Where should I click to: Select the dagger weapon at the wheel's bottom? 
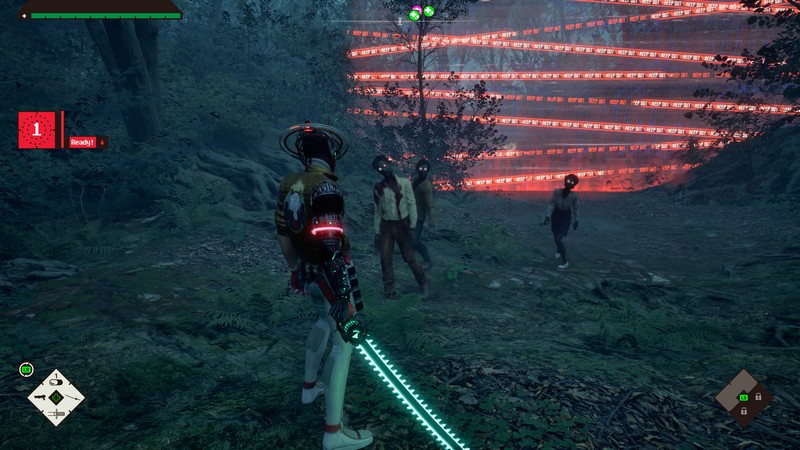[56, 414]
